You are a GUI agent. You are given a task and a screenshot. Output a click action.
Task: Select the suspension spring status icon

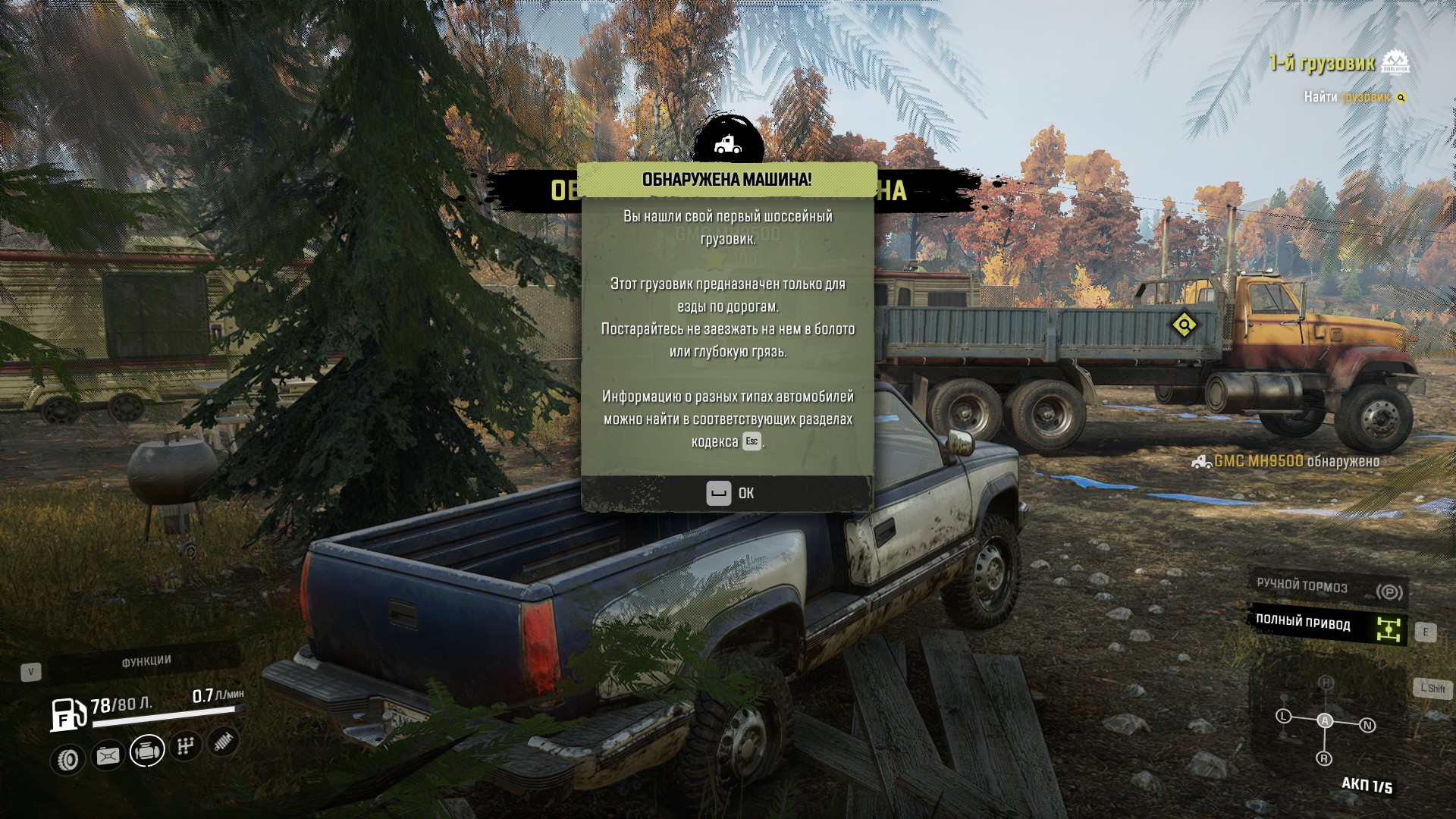pos(223,742)
